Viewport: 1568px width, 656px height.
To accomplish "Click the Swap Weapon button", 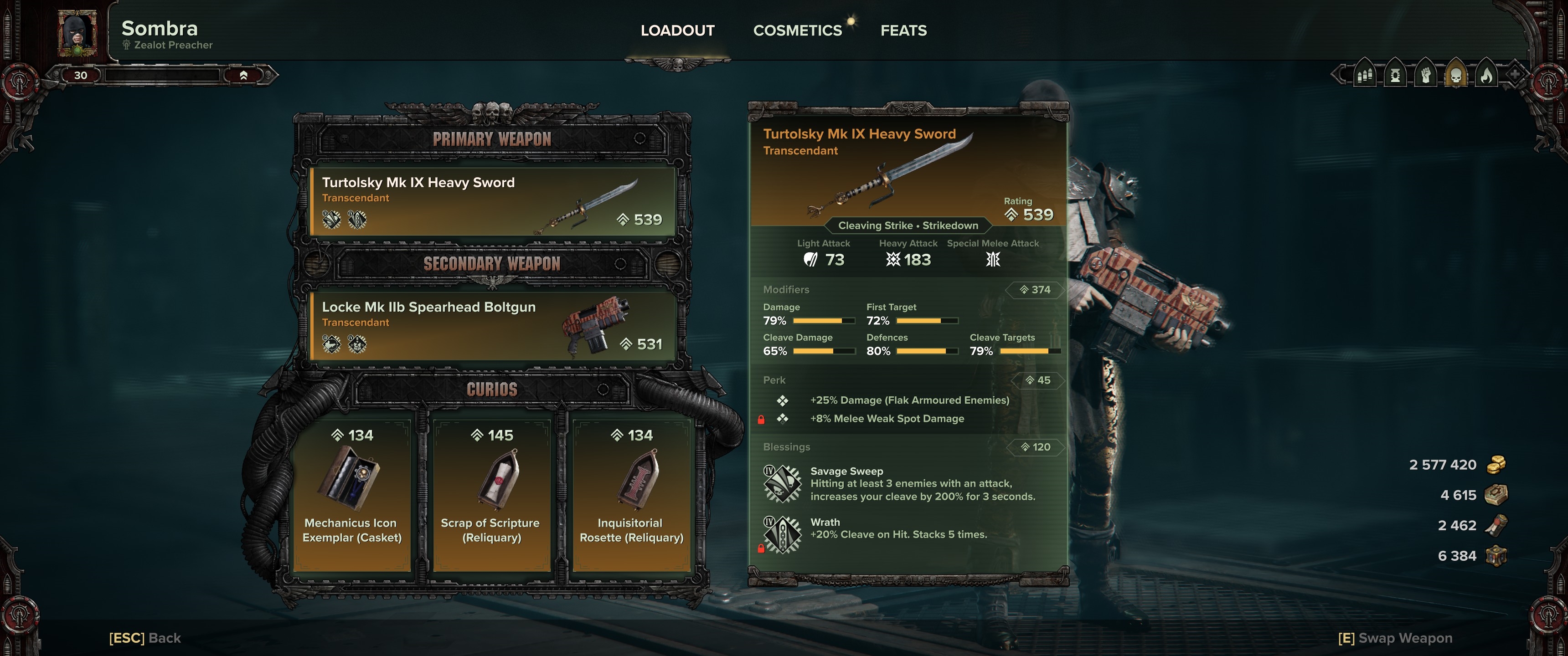I will tap(1394, 638).
